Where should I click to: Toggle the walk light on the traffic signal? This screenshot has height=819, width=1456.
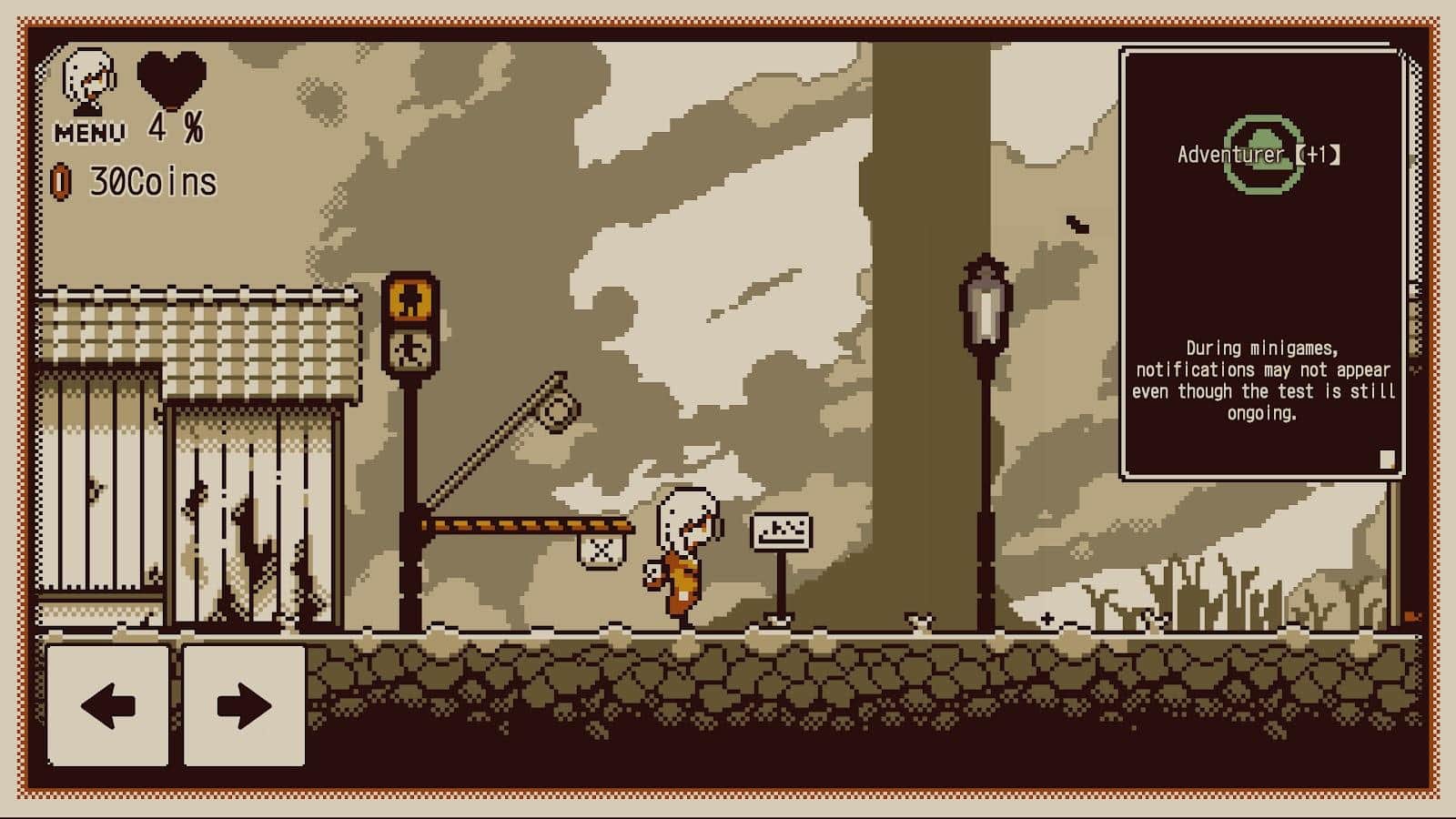411,350
